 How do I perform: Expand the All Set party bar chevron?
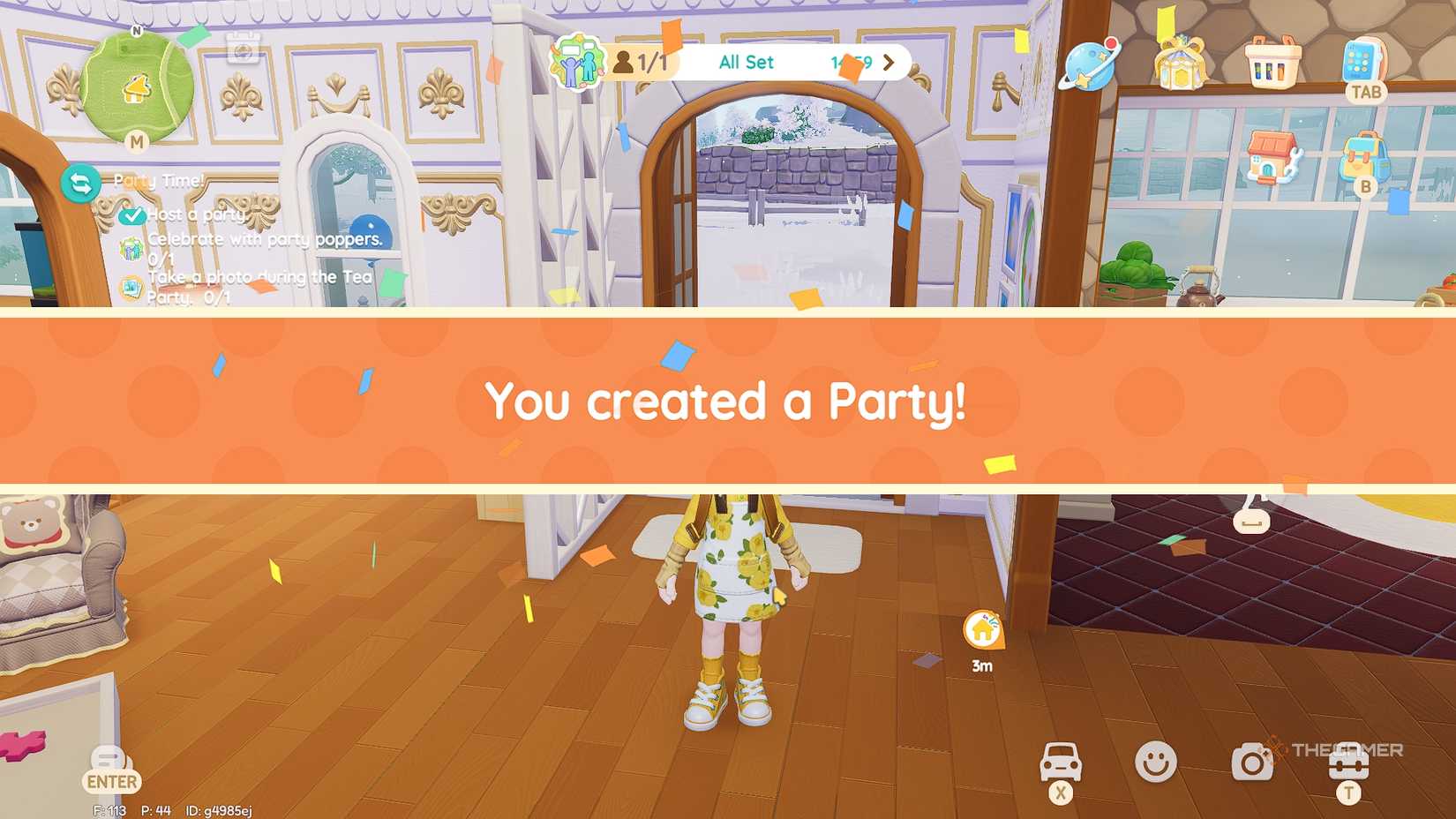coord(889,63)
